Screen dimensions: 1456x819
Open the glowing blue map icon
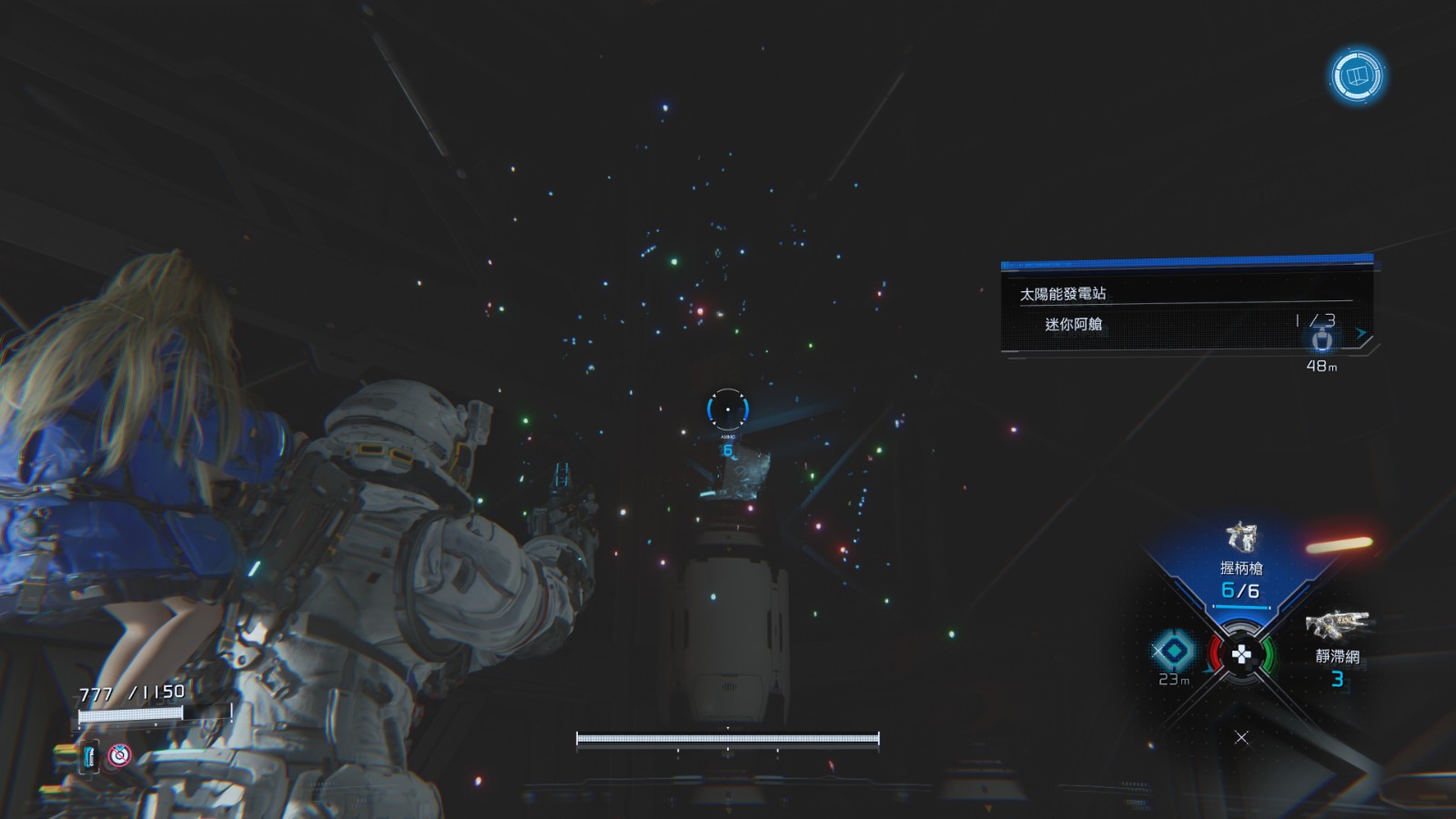[x=1357, y=76]
